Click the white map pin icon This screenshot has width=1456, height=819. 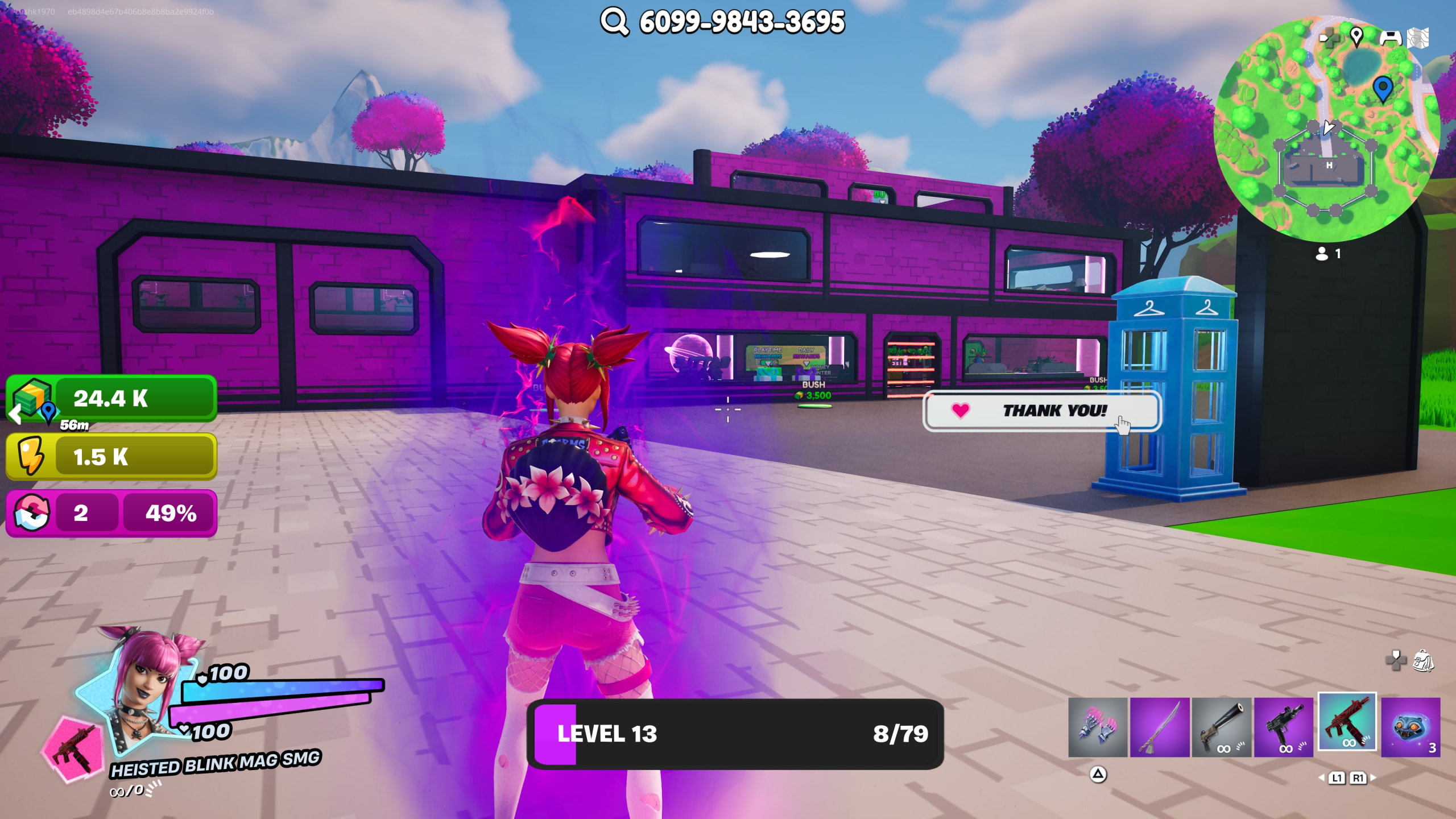[x=1356, y=37]
